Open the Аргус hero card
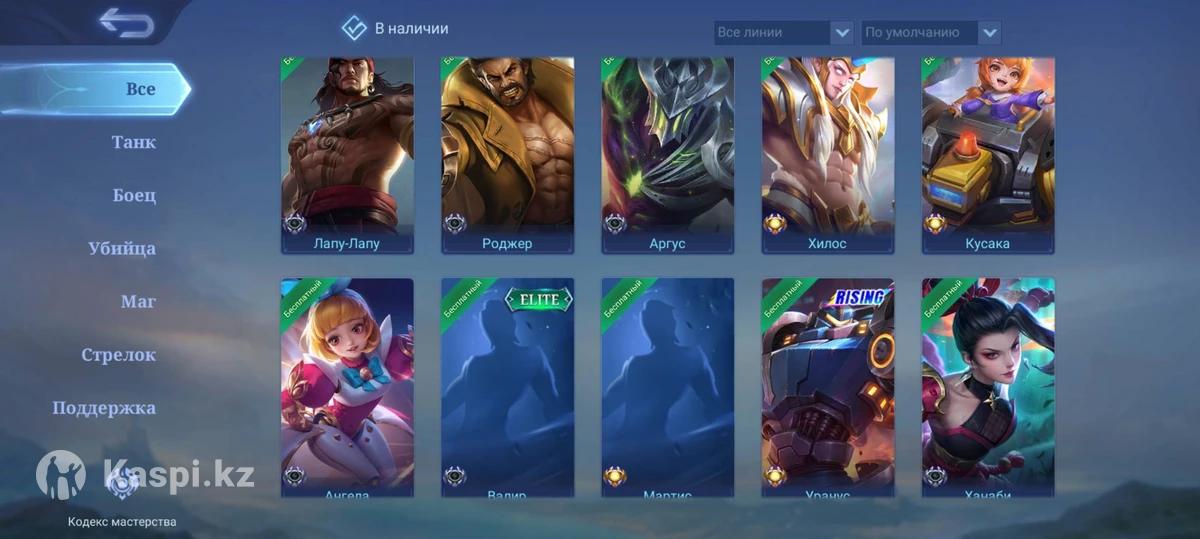1200x539 pixels. [667, 154]
